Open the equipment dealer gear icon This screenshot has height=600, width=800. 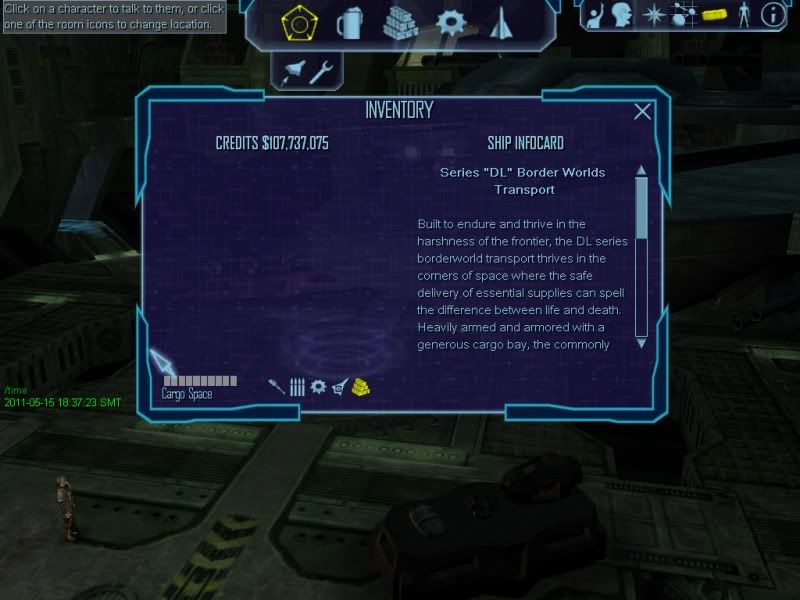pos(453,22)
